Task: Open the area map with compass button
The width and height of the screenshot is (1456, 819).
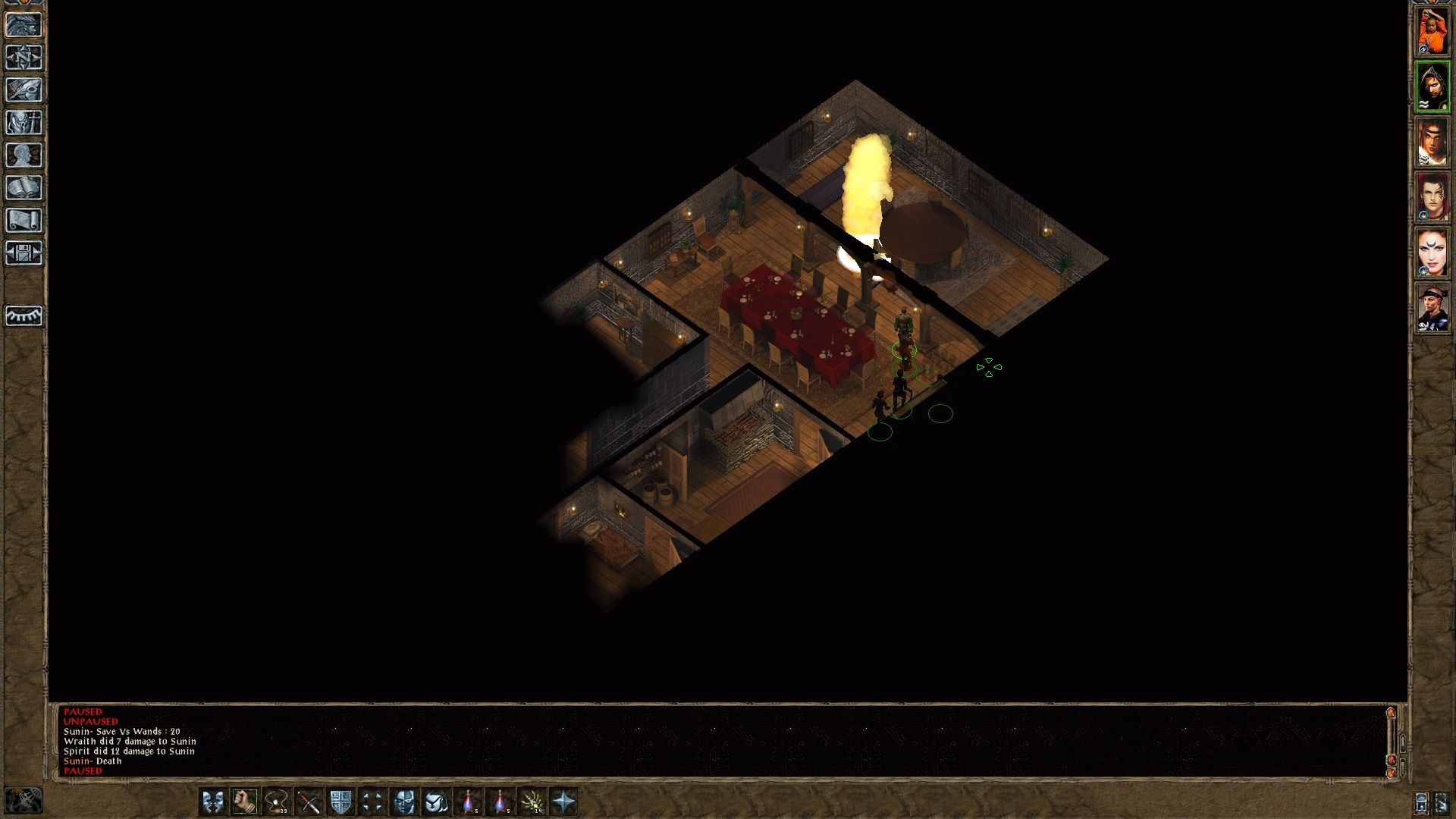Action: [x=24, y=58]
